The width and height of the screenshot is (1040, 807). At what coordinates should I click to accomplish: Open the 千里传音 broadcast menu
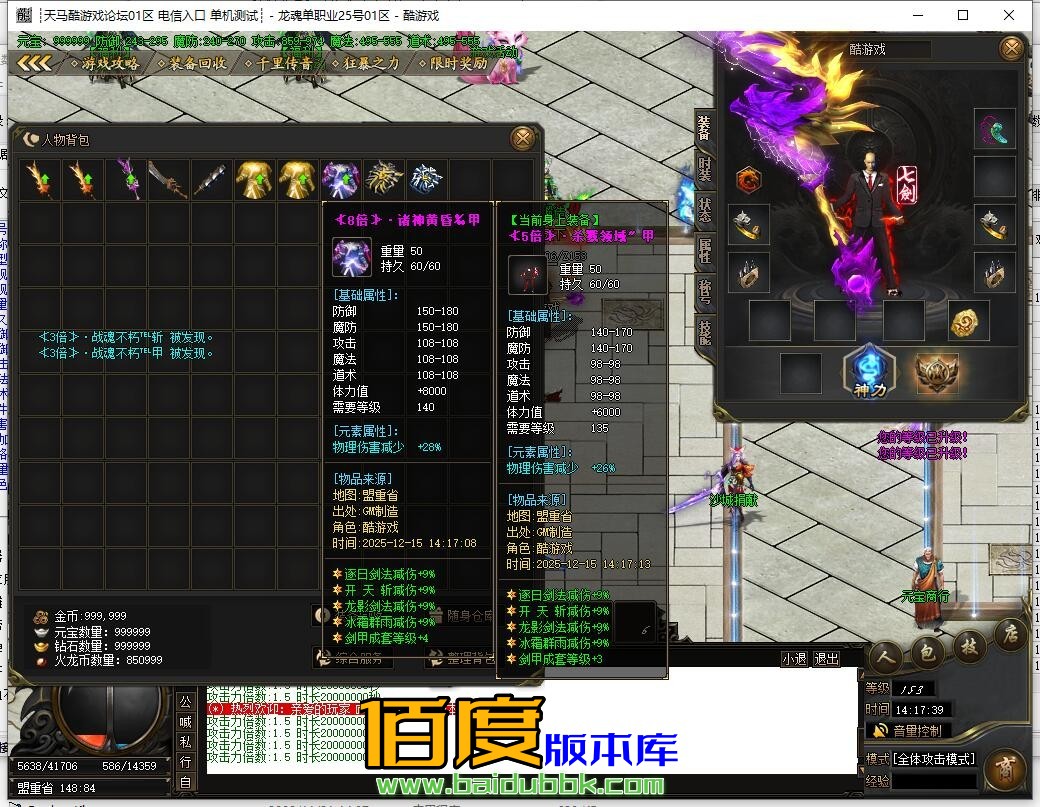click(x=278, y=63)
